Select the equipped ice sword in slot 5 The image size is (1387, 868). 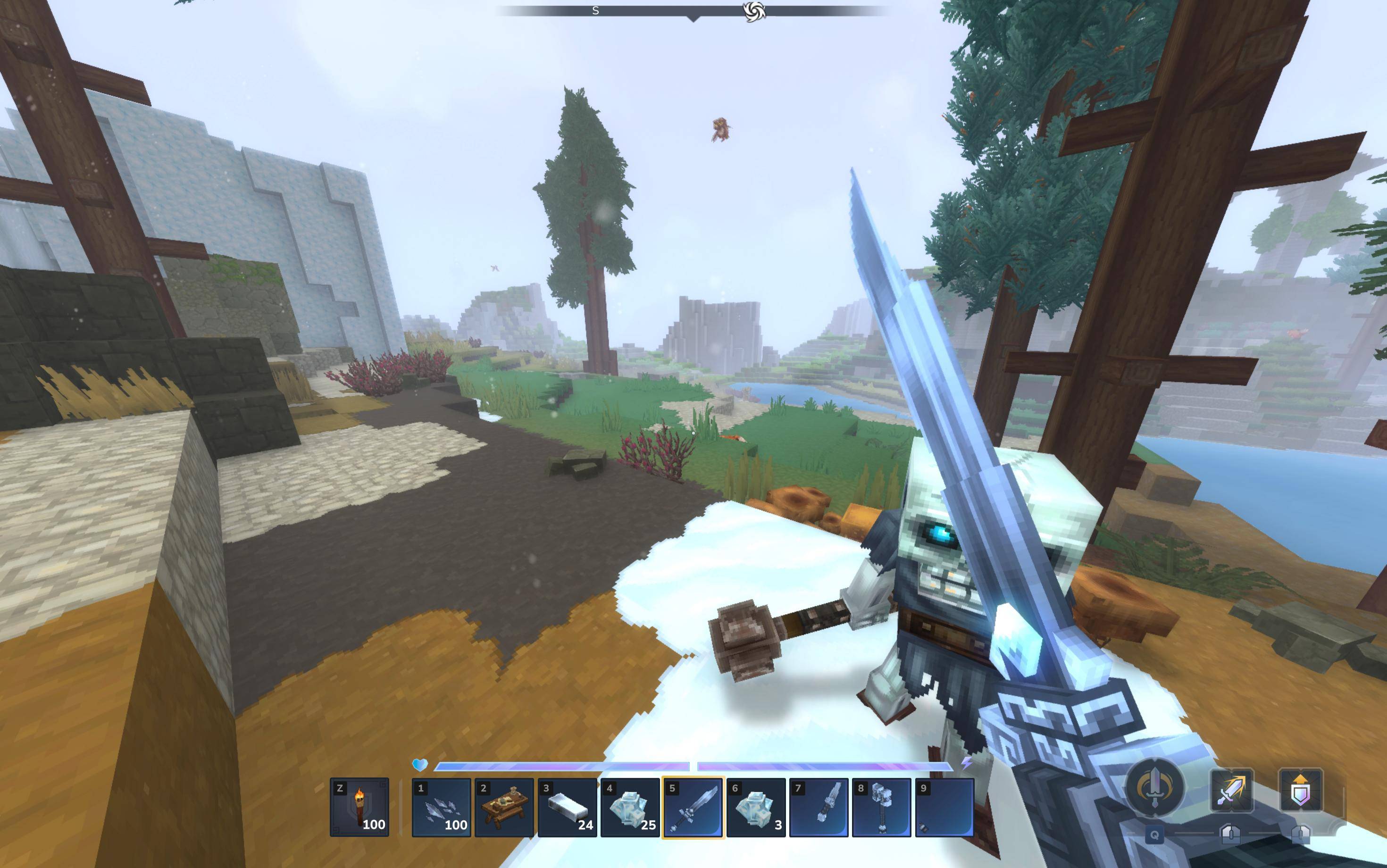[x=693, y=807]
